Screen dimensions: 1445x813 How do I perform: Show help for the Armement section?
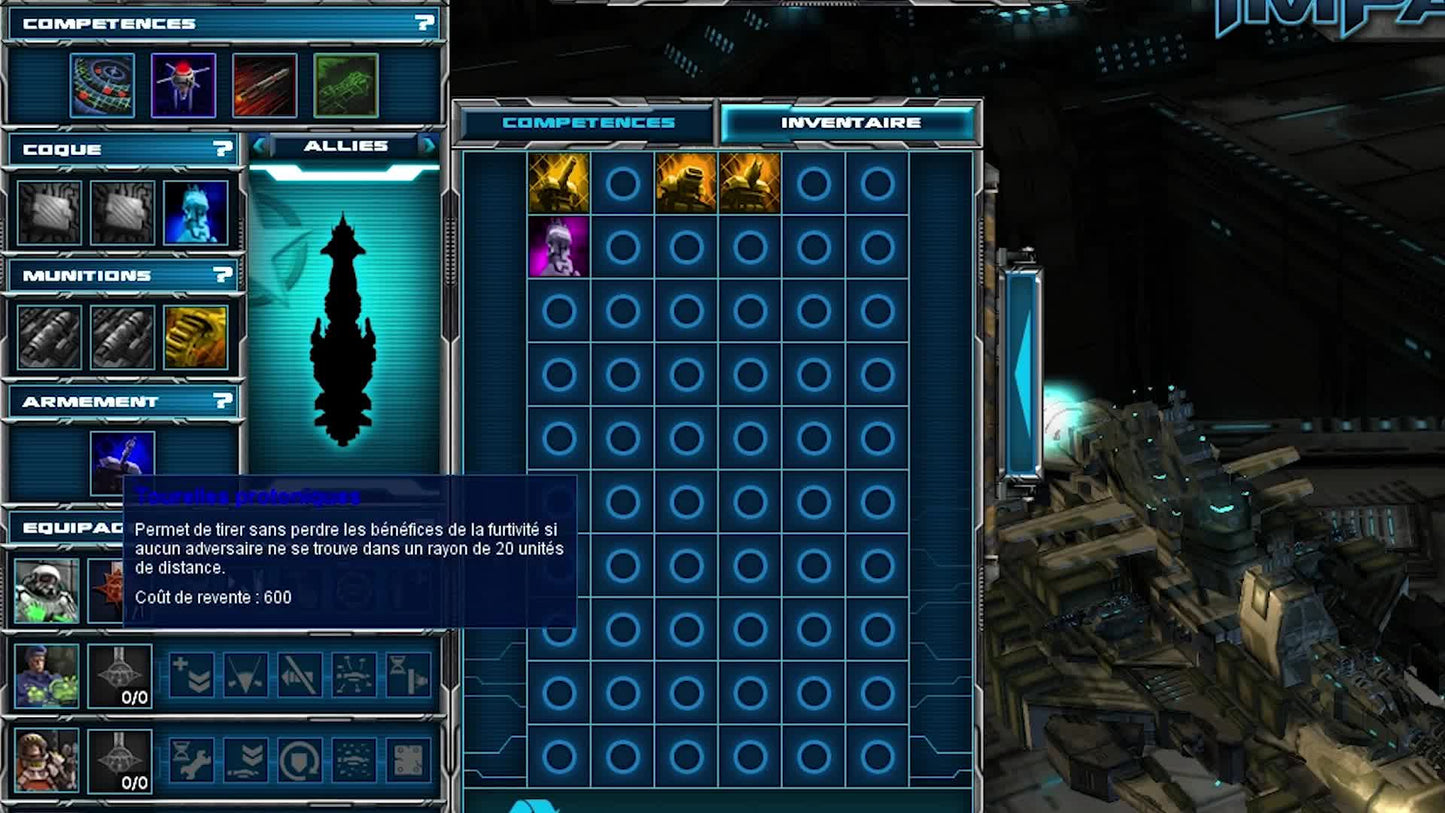tap(223, 401)
